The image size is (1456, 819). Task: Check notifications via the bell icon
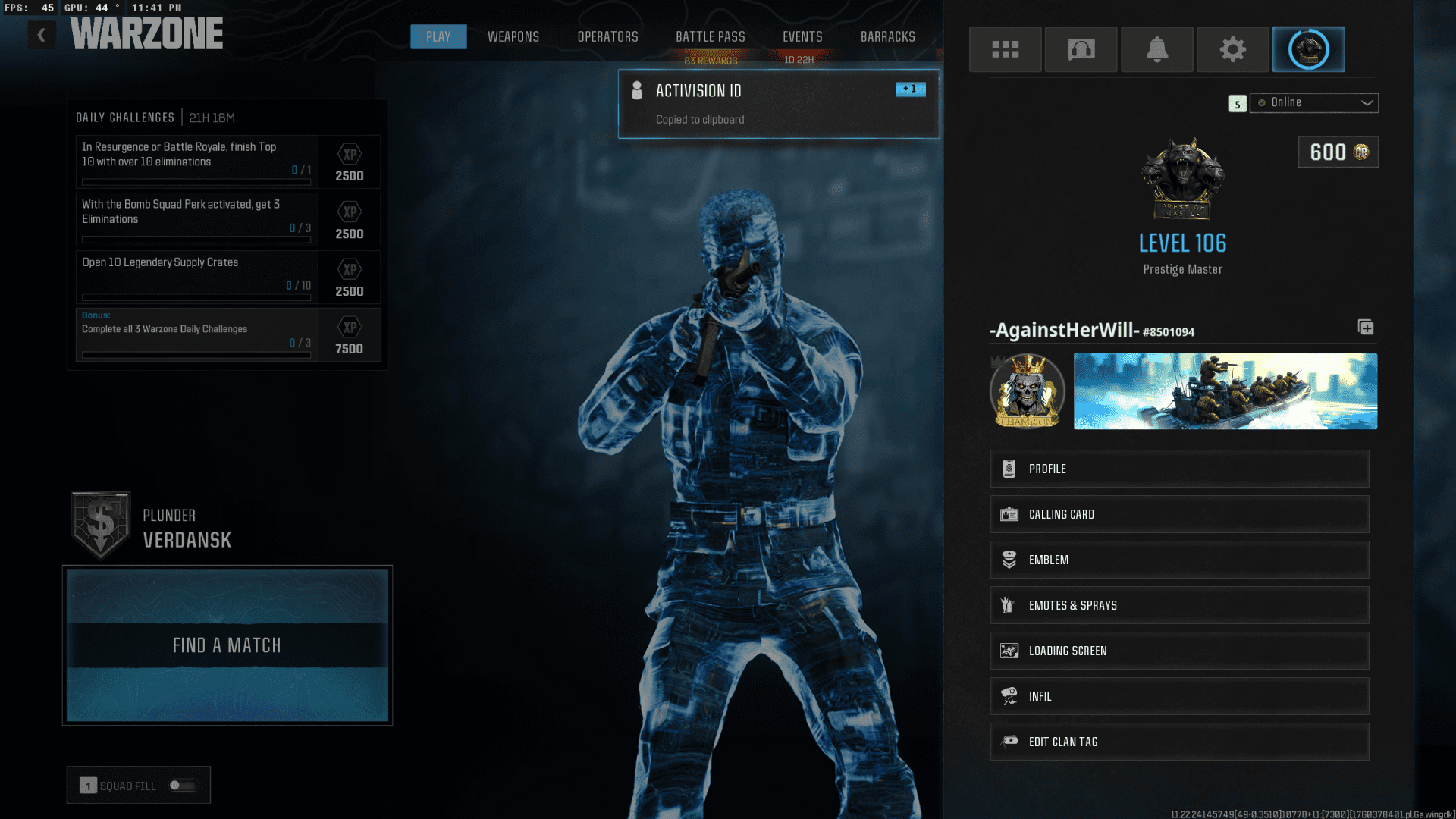pos(1156,49)
